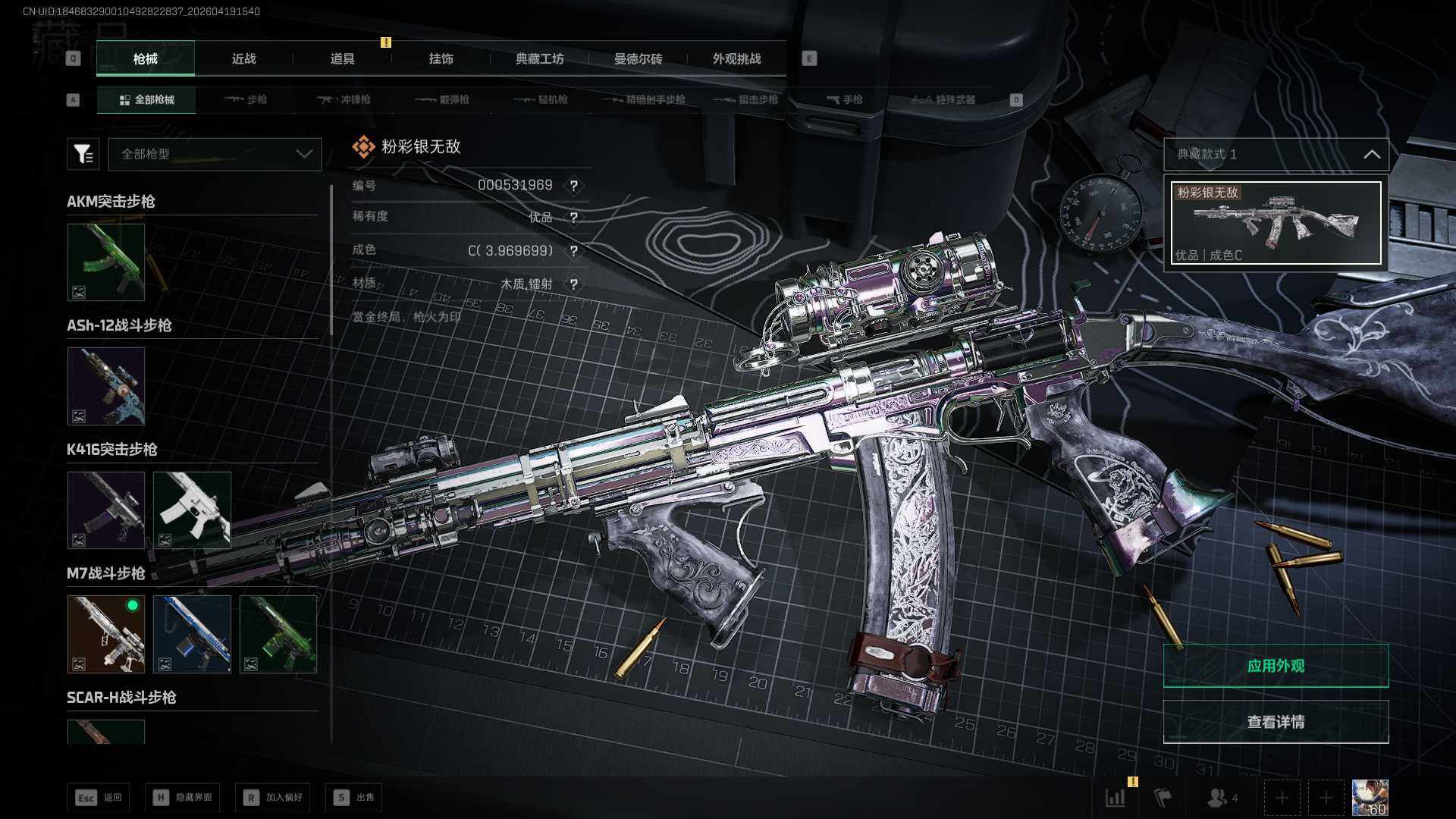Select the blue M7 rifle skin thumbnail
The width and height of the screenshot is (1456, 819).
[192, 634]
